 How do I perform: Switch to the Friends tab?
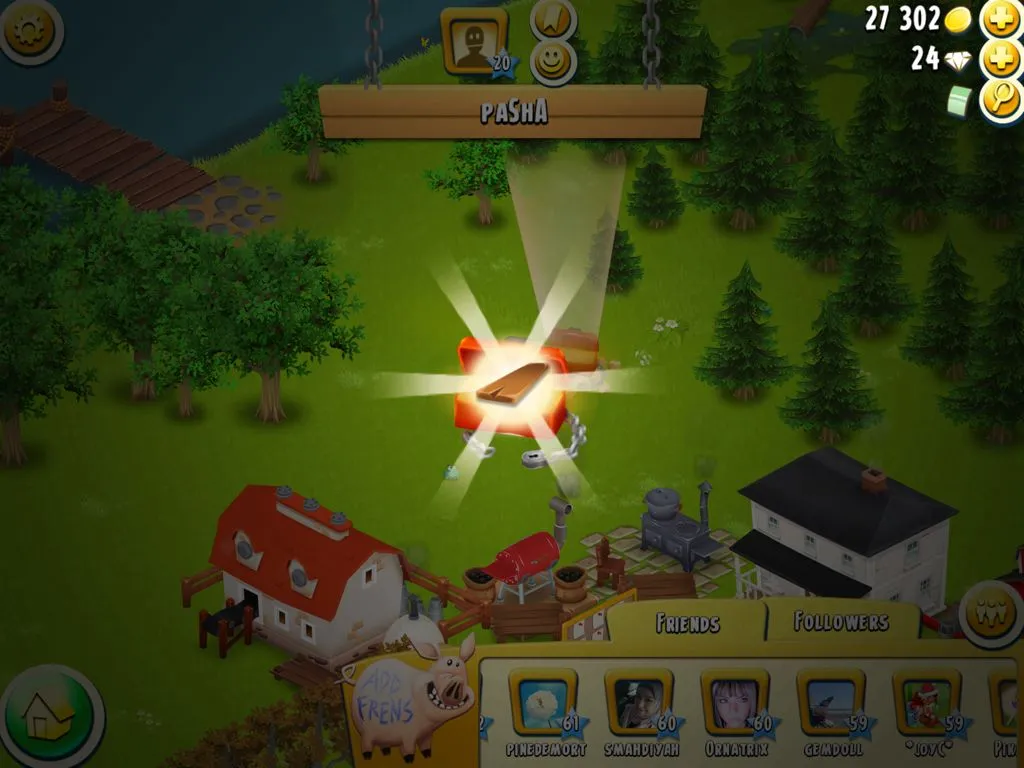click(x=687, y=623)
